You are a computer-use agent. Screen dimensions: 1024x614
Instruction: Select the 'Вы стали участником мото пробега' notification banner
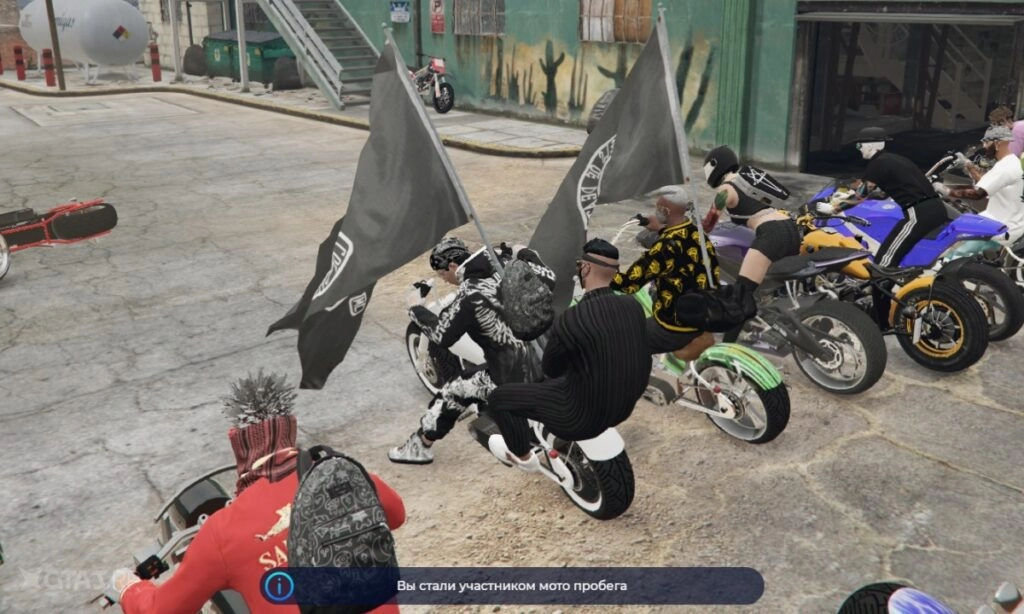(512, 586)
